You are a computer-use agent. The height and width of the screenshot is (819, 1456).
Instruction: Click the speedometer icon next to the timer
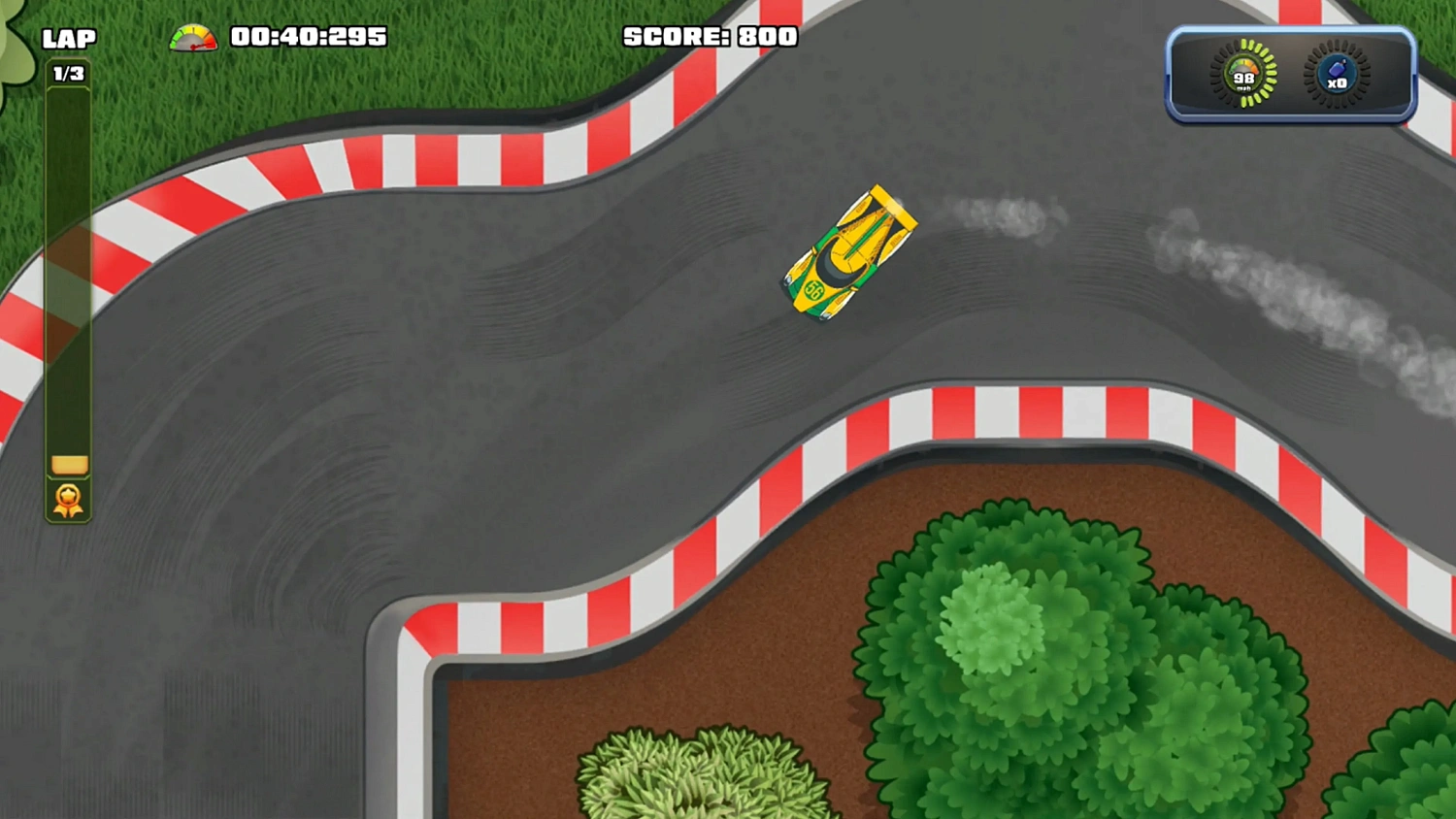(x=190, y=37)
